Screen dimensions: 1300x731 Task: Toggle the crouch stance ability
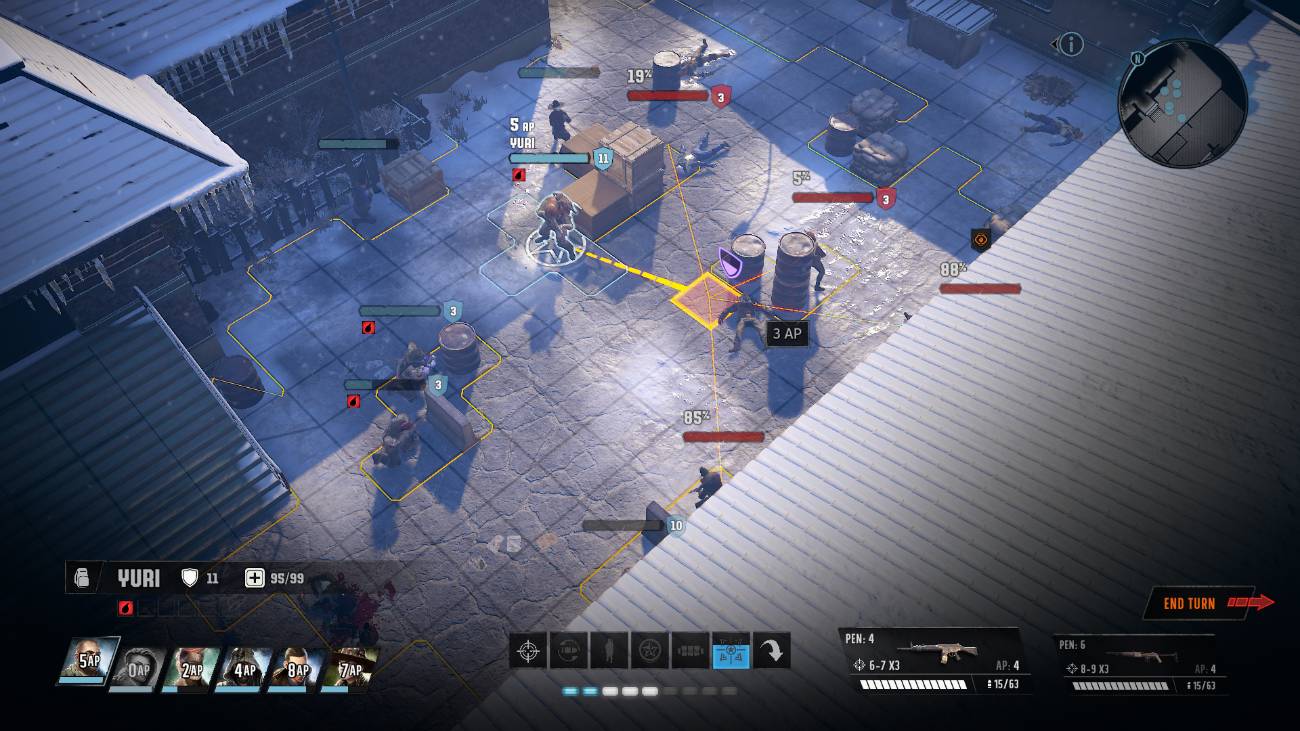click(x=610, y=650)
